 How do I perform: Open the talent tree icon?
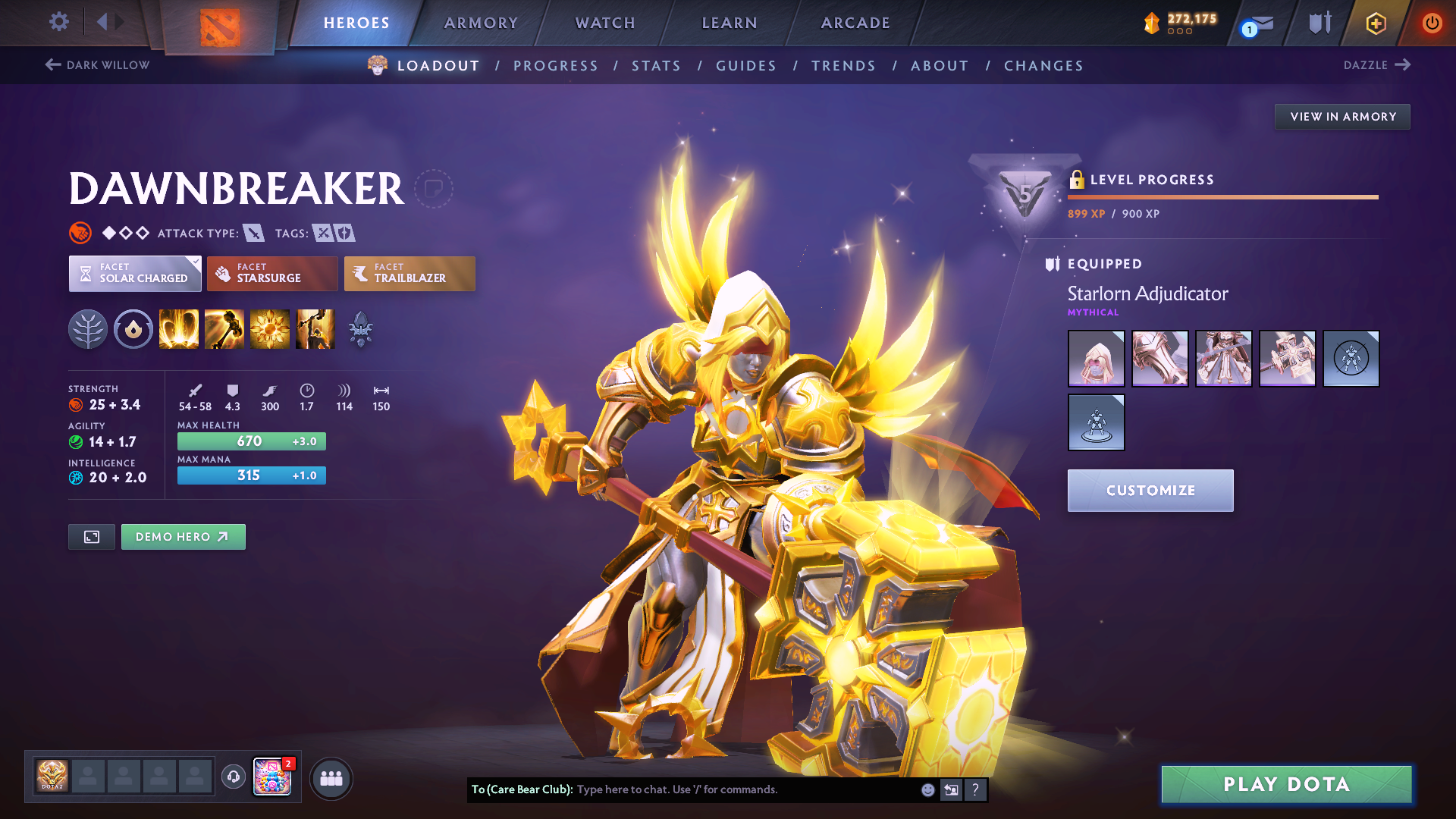pos(88,329)
